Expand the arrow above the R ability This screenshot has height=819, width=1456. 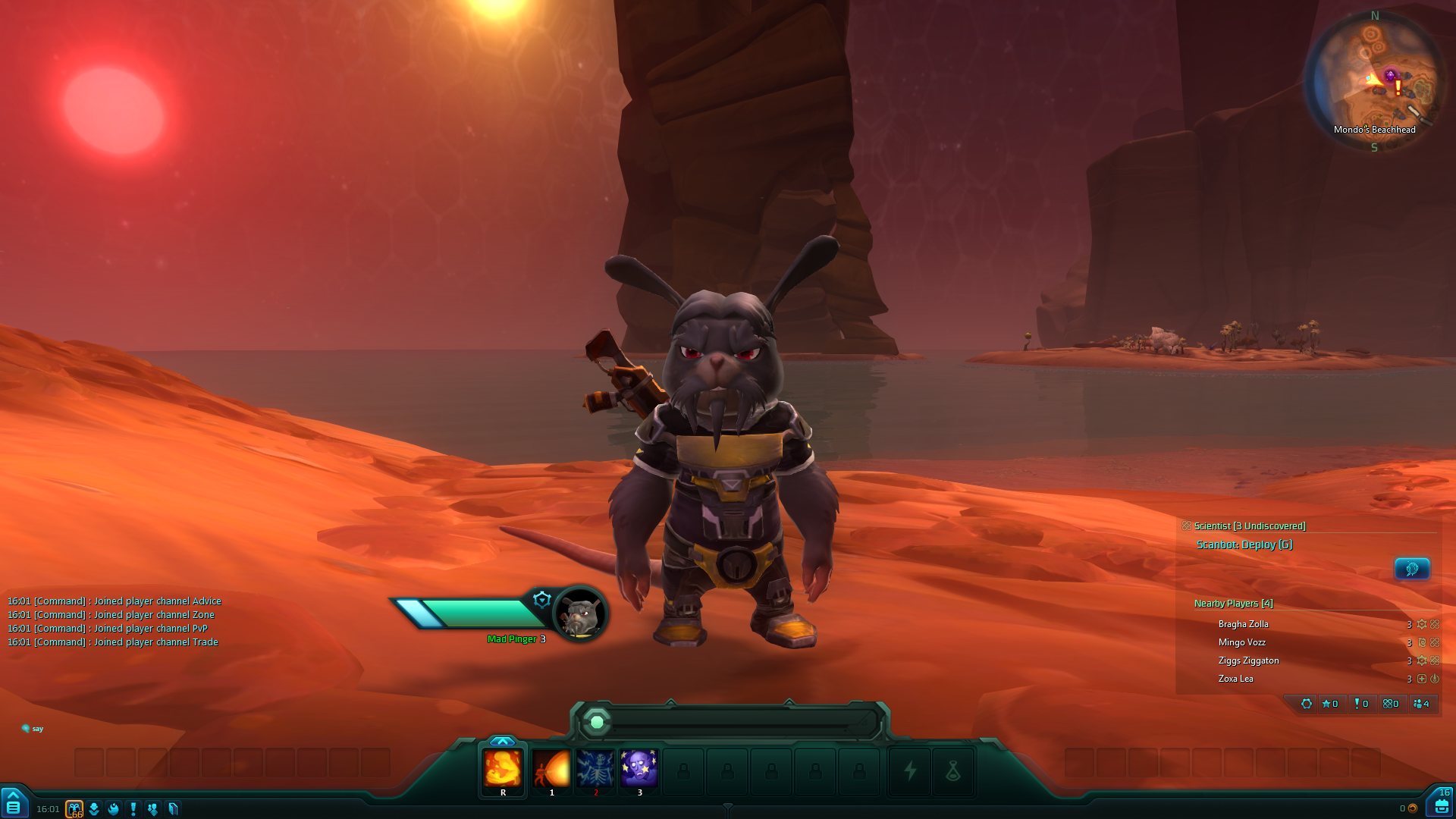pos(503,741)
